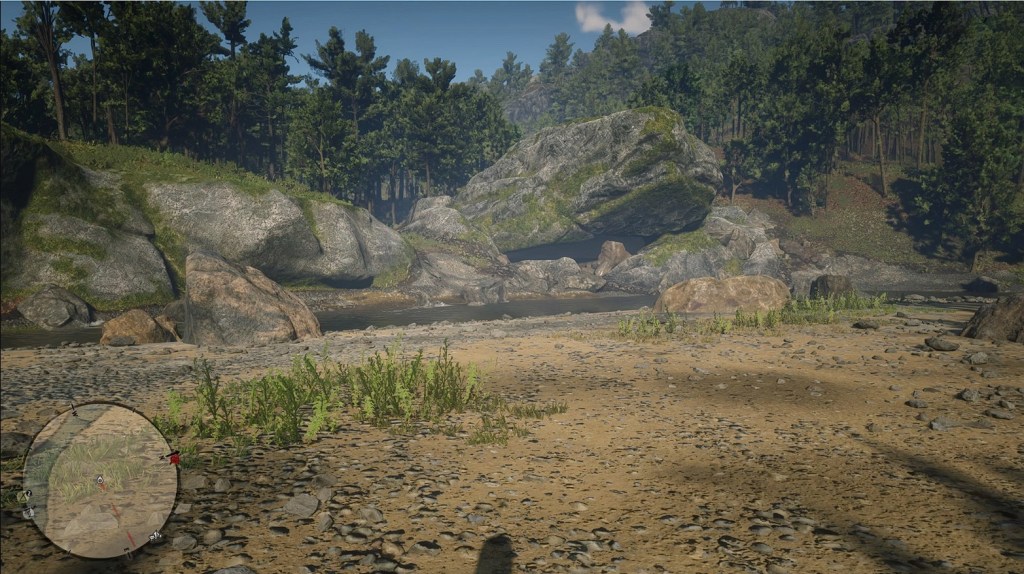Screen dimensions: 1024x574
Task: Click the white blip on the minimap's lower-right rim
Action: (x=156, y=536)
